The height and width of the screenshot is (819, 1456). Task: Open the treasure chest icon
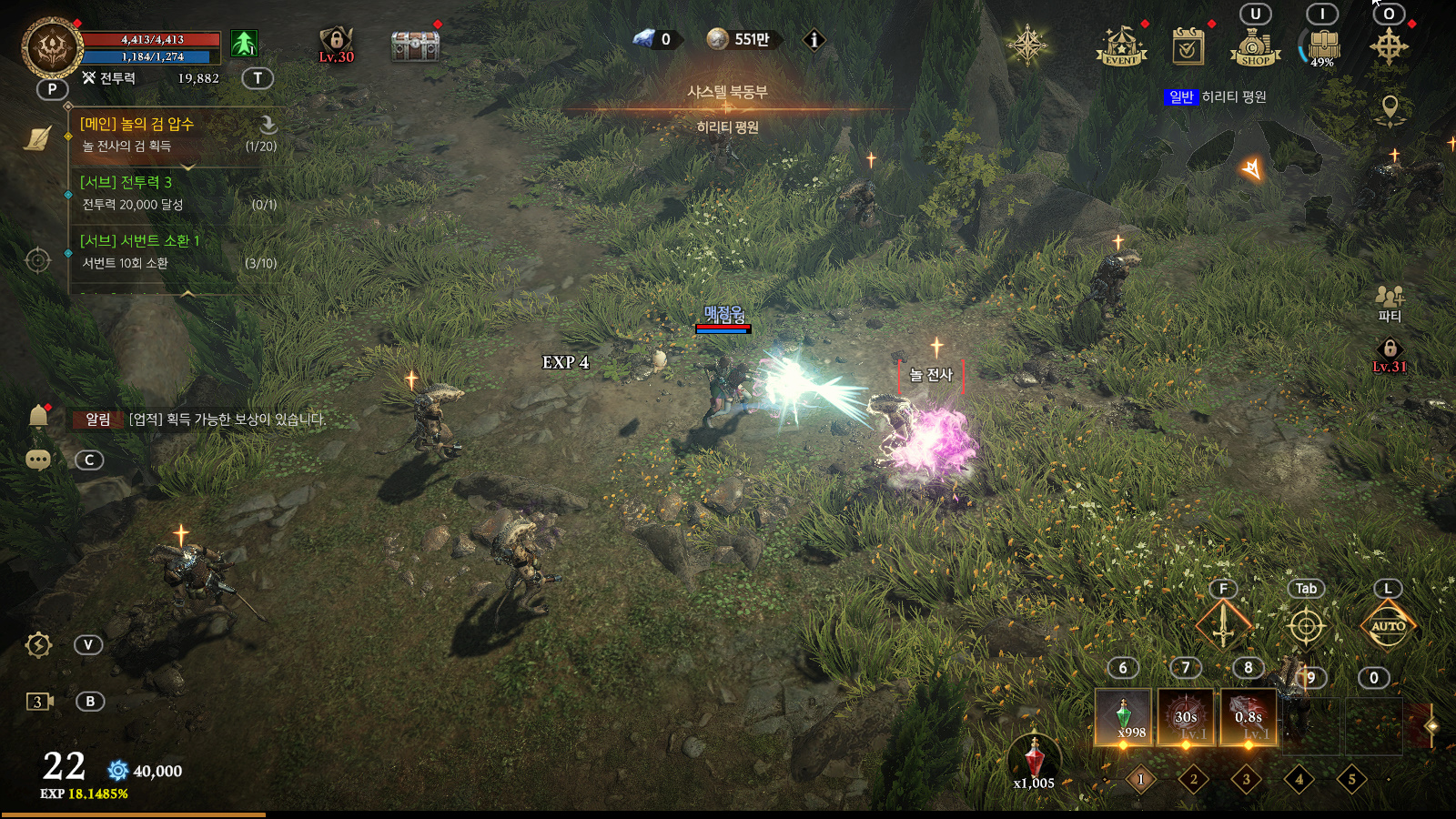click(x=415, y=44)
